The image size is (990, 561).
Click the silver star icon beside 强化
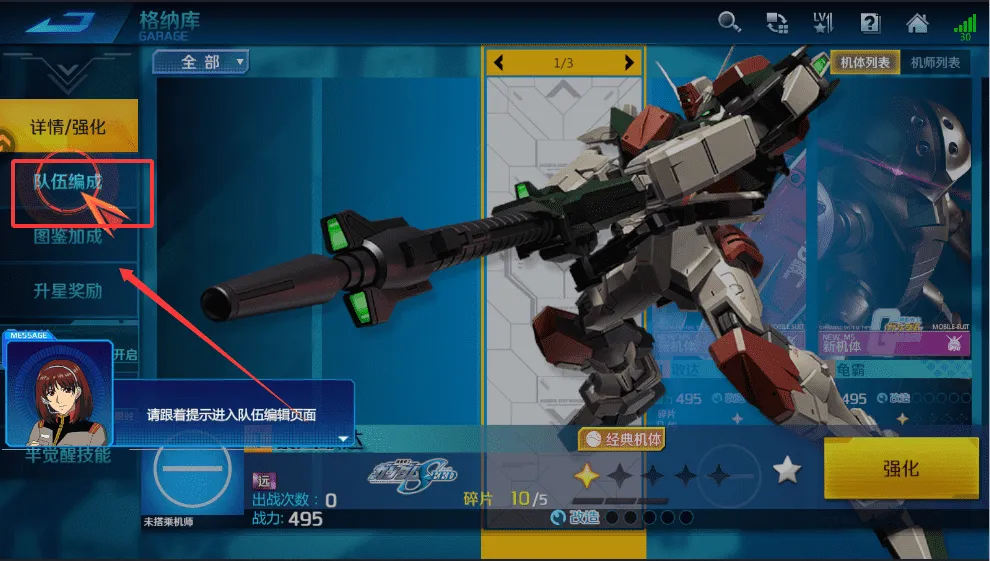[x=788, y=469]
